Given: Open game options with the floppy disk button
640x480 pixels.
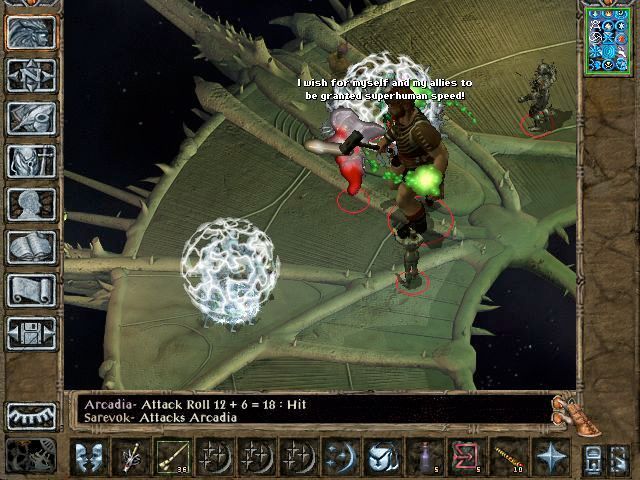Looking at the screenshot, I should pos(31,333).
